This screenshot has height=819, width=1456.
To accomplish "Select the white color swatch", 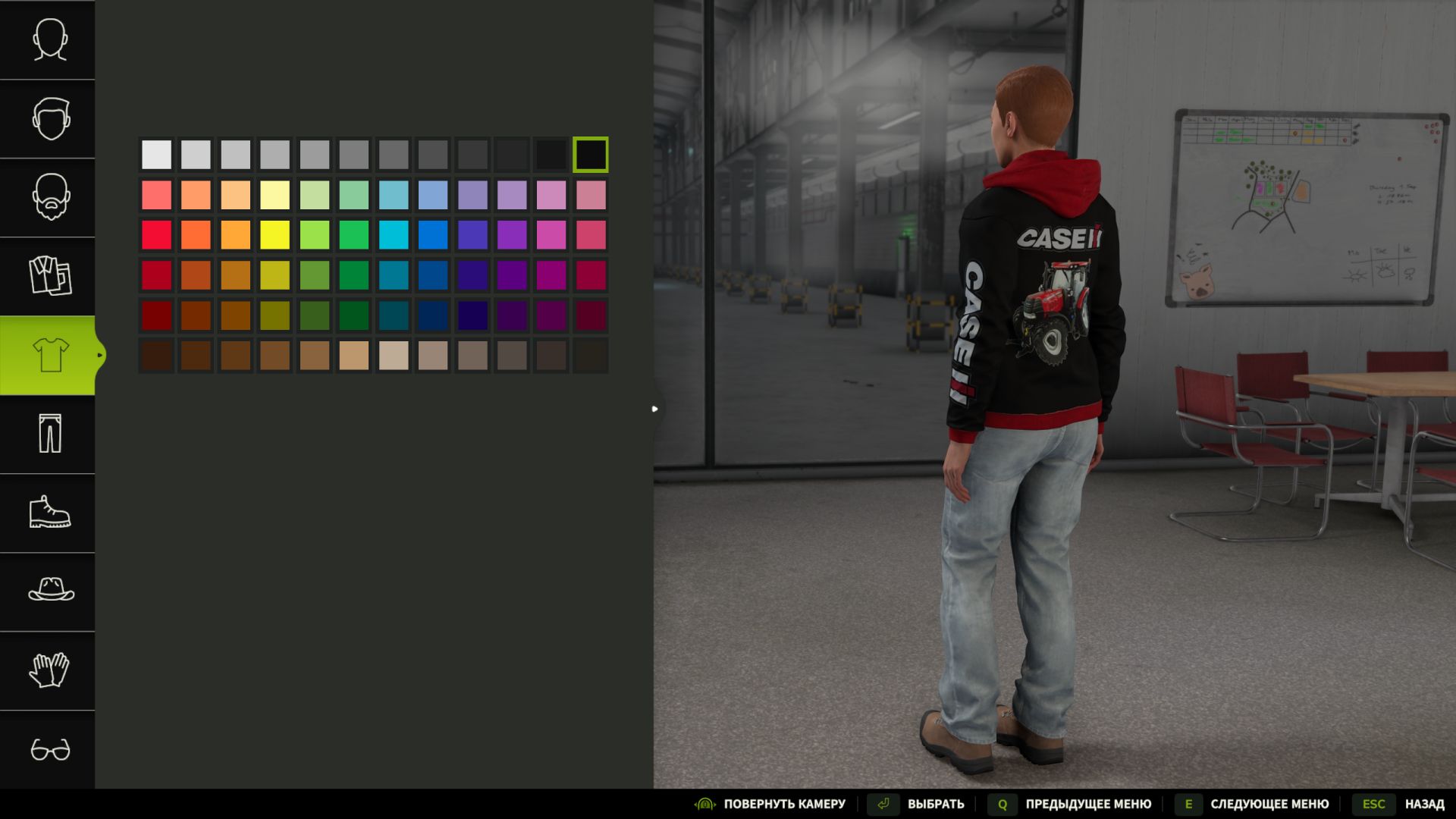I will [x=156, y=153].
